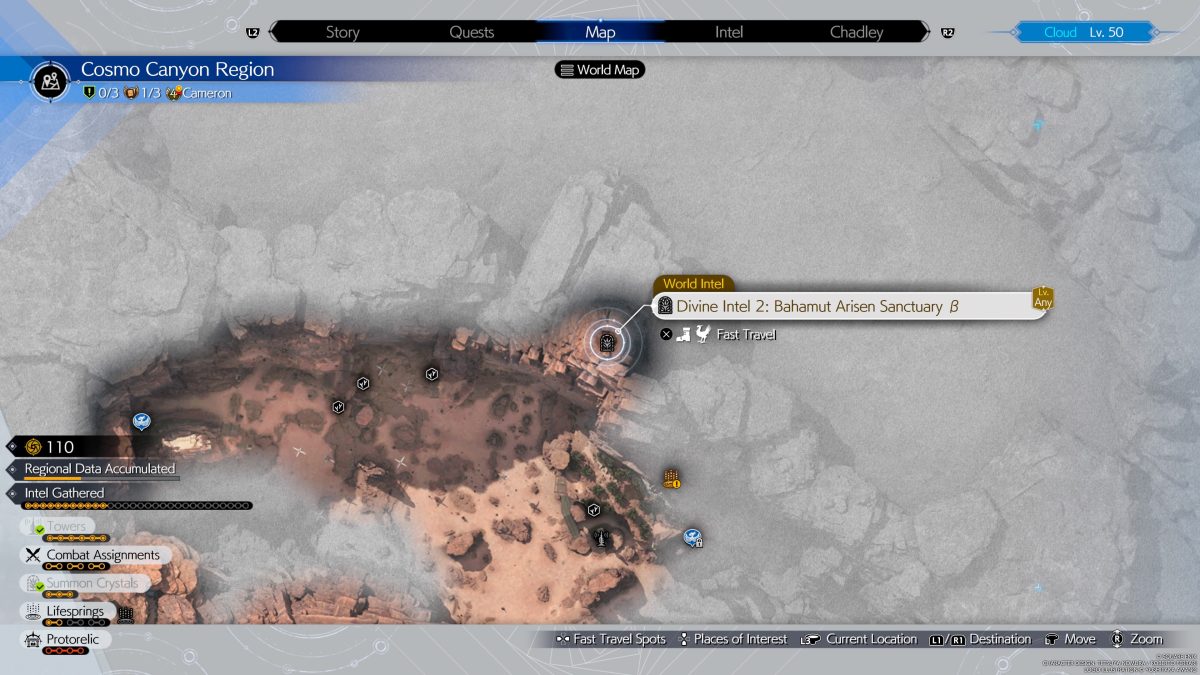Switch to the Story tab
This screenshot has width=1200, height=675.
pos(342,32)
